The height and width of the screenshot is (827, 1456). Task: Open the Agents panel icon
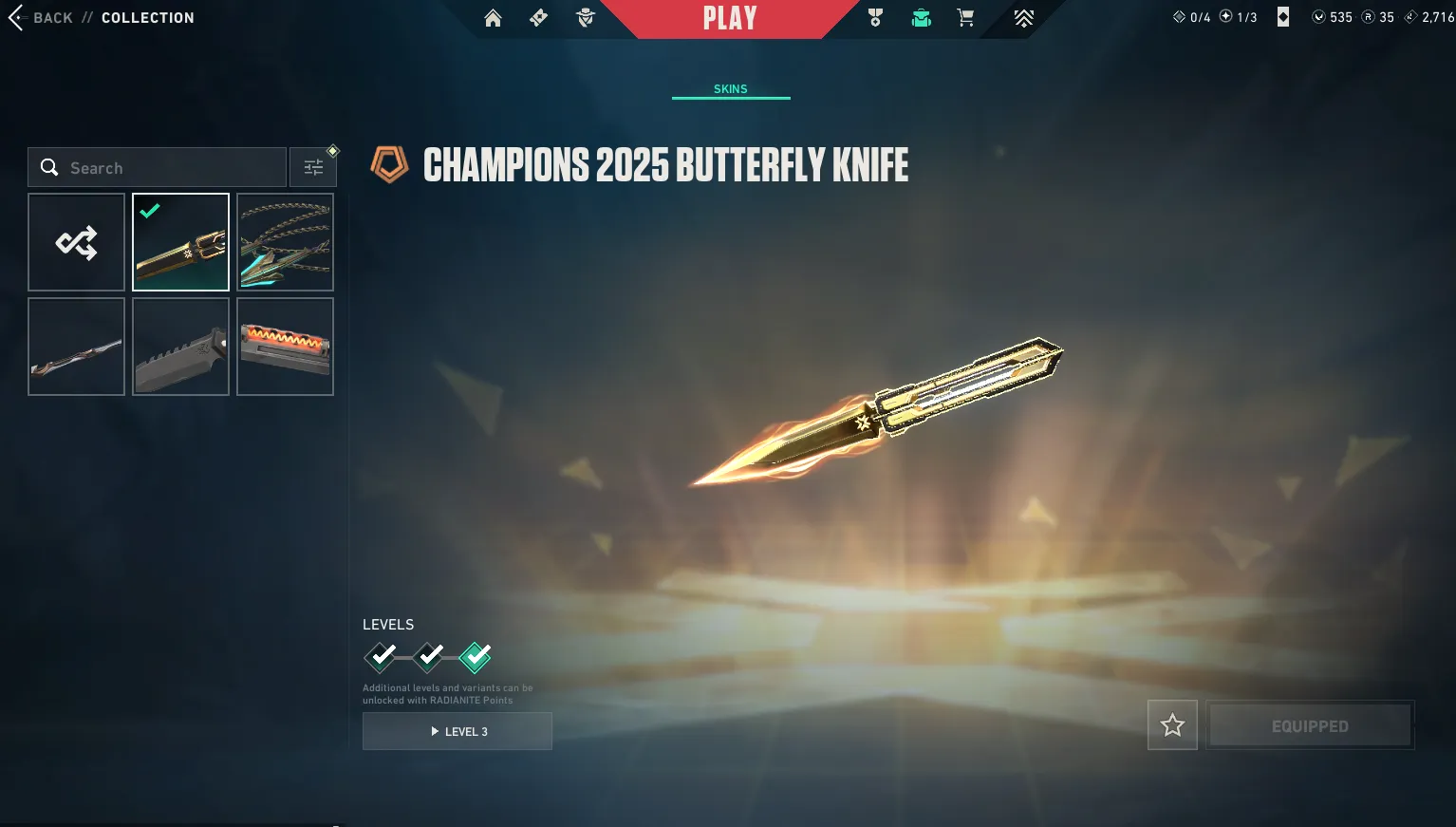coord(585,17)
